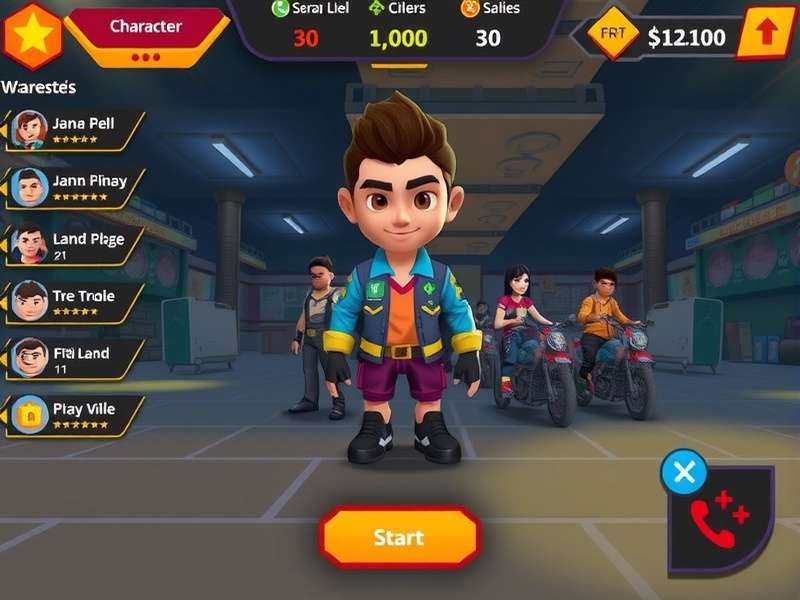The width and height of the screenshot is (800, 600).
Task: Close the call panel with blue X
Action: coord(684,472)
